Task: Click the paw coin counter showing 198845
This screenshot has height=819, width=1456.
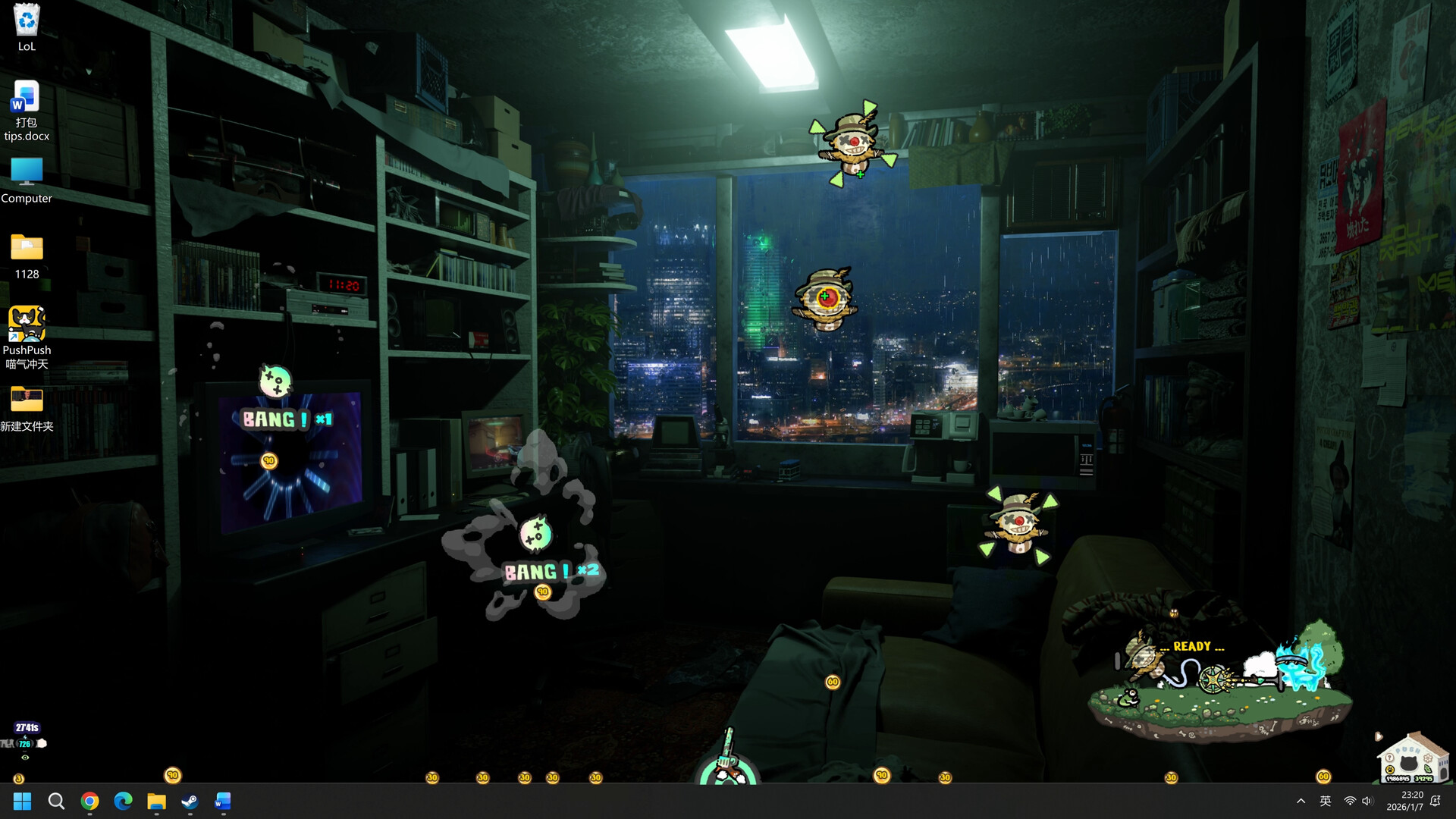Action: (x=1398, y=778)
